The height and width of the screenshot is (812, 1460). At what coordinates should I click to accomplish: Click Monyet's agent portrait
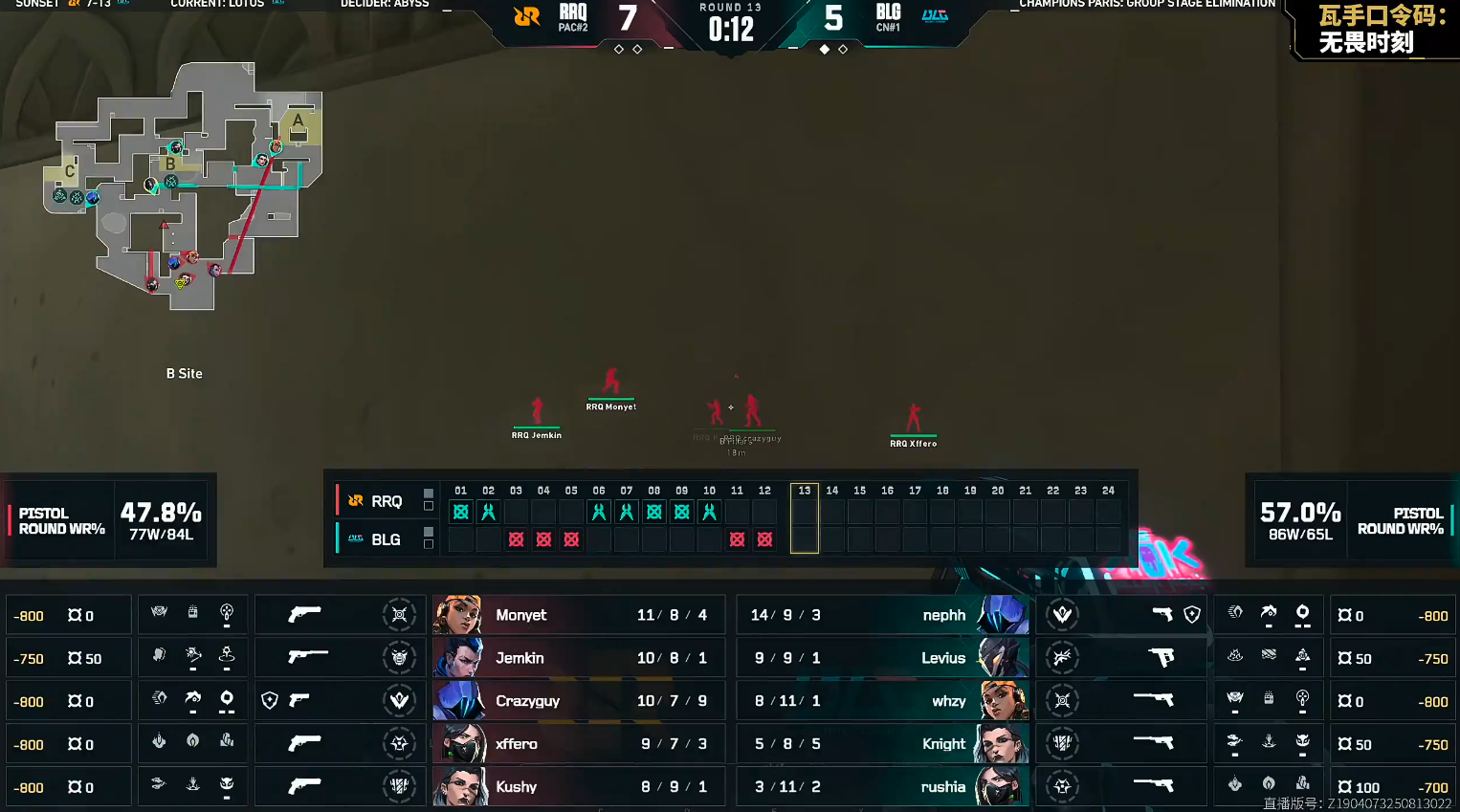pos(457,615)
